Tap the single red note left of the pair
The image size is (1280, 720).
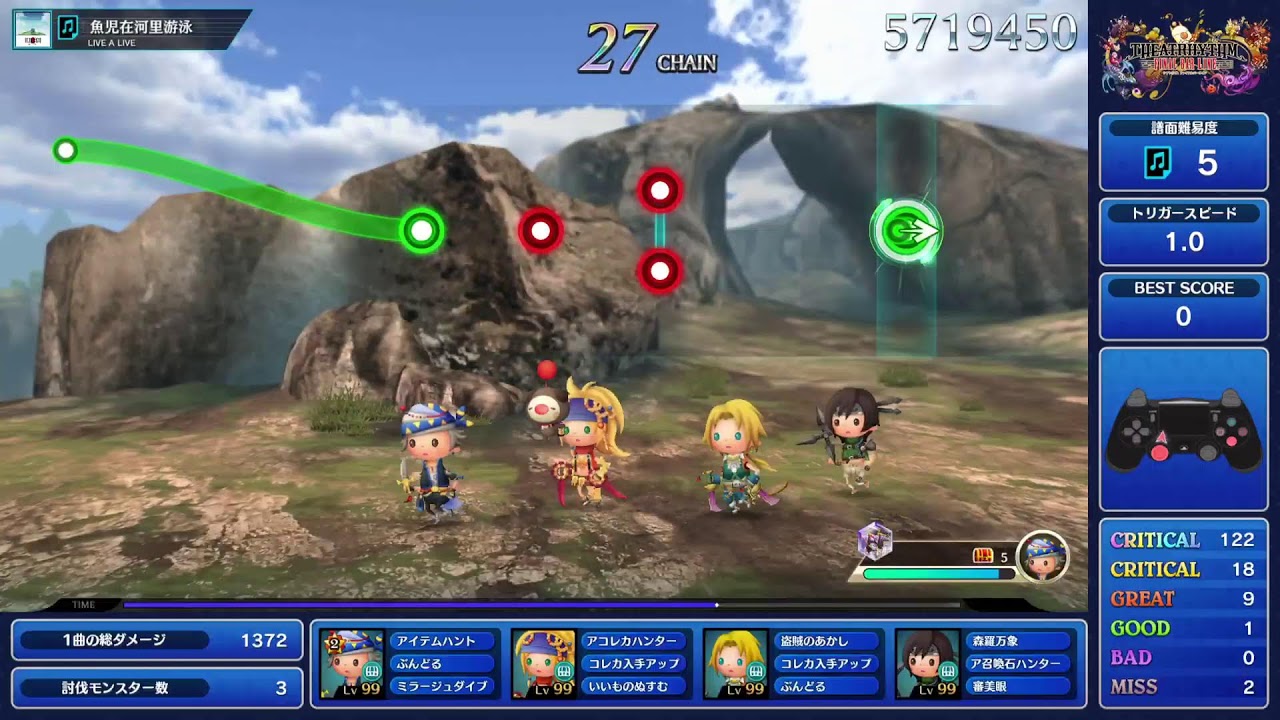click(541, 232)
